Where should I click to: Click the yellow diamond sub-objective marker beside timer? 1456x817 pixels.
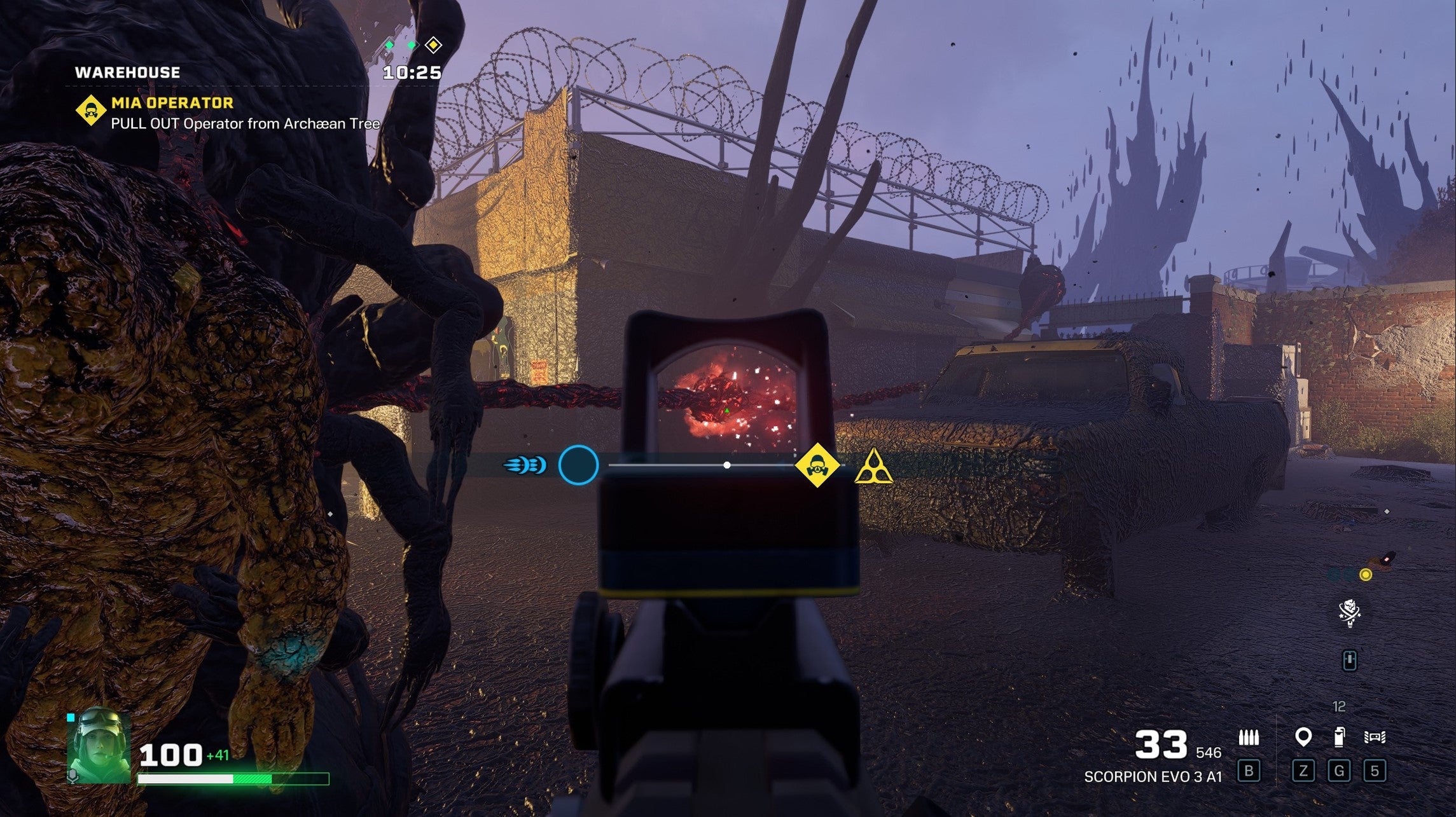click(433, 45)
